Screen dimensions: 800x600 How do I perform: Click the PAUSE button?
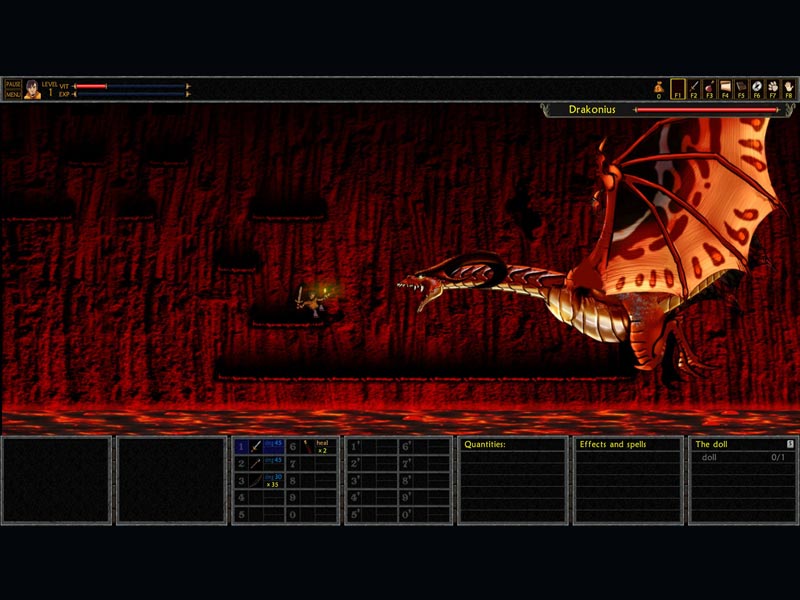[x=13, y=84]
